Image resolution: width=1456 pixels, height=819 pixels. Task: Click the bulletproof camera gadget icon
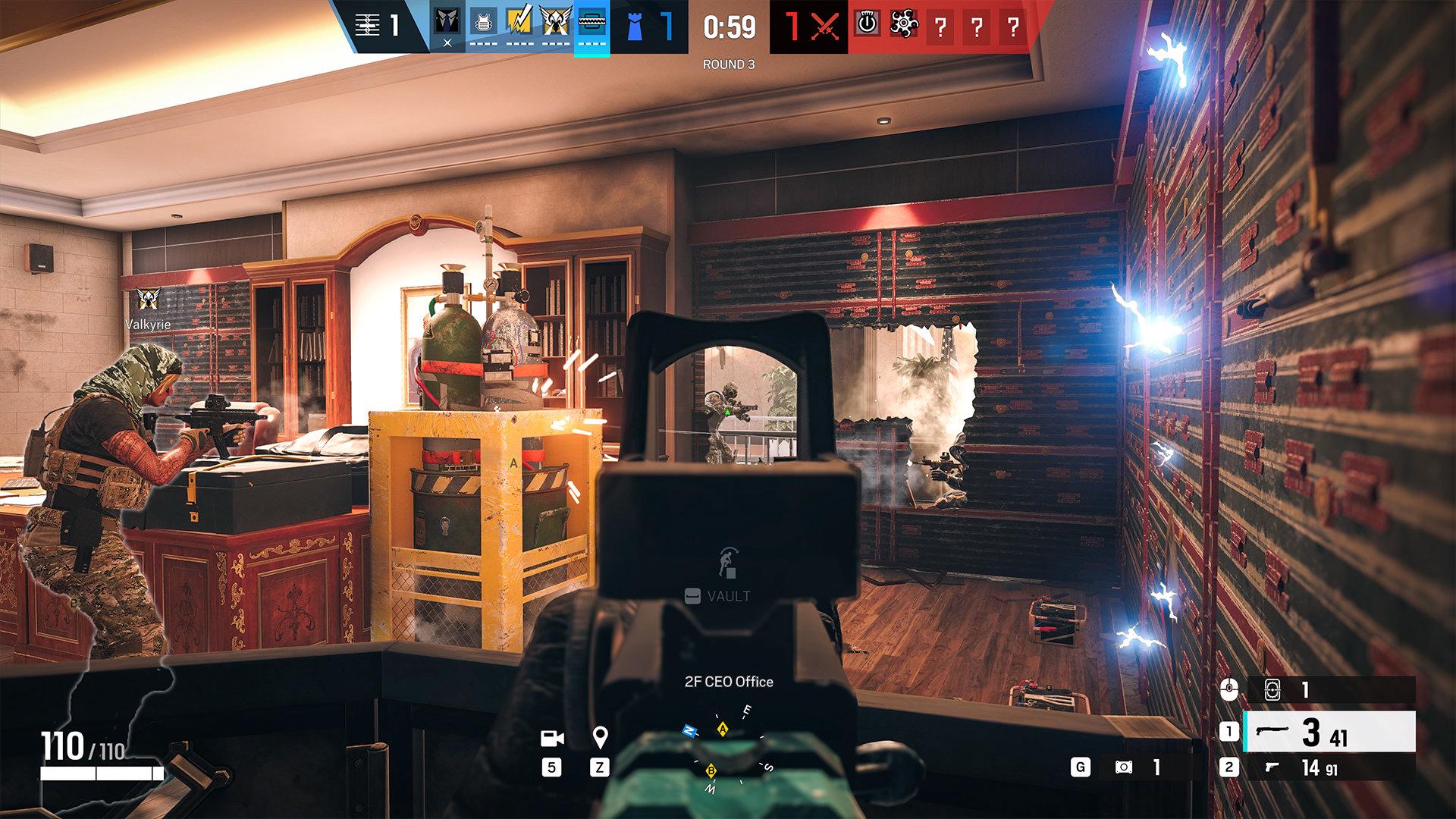click(x=1272, y=691)
